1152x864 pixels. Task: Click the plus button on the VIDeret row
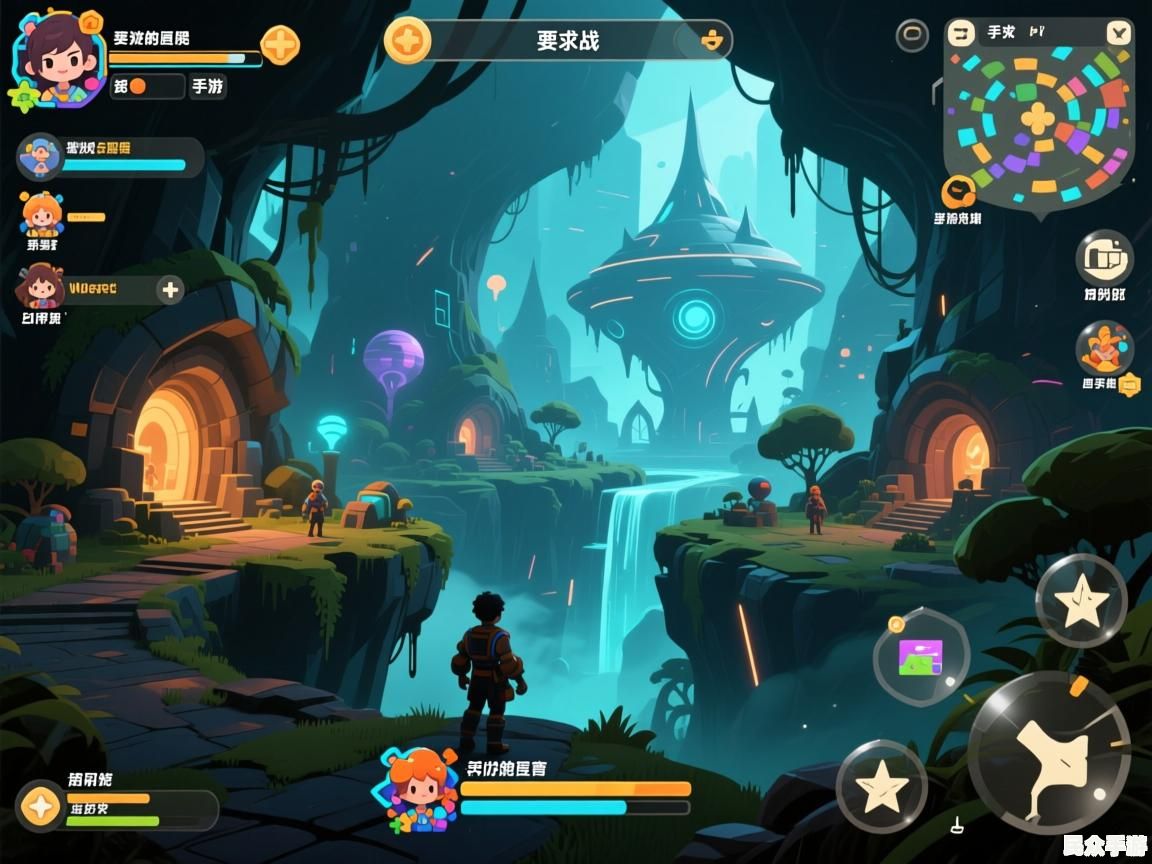pyautogui.click(x=171, y=290)
